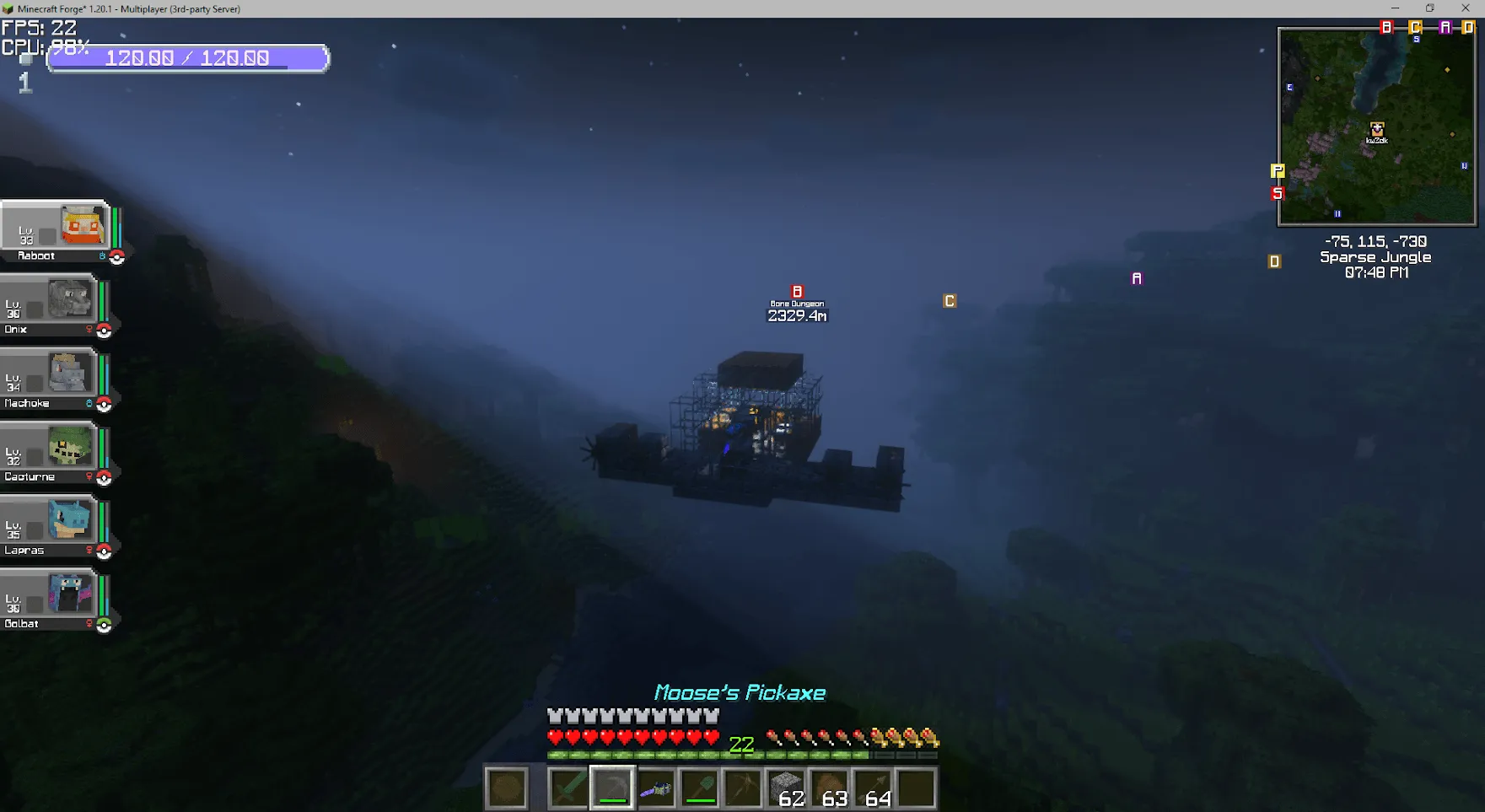Click Onix's party slot portrait
Viewport: 1485px width, 812px height.
point(68,300)
